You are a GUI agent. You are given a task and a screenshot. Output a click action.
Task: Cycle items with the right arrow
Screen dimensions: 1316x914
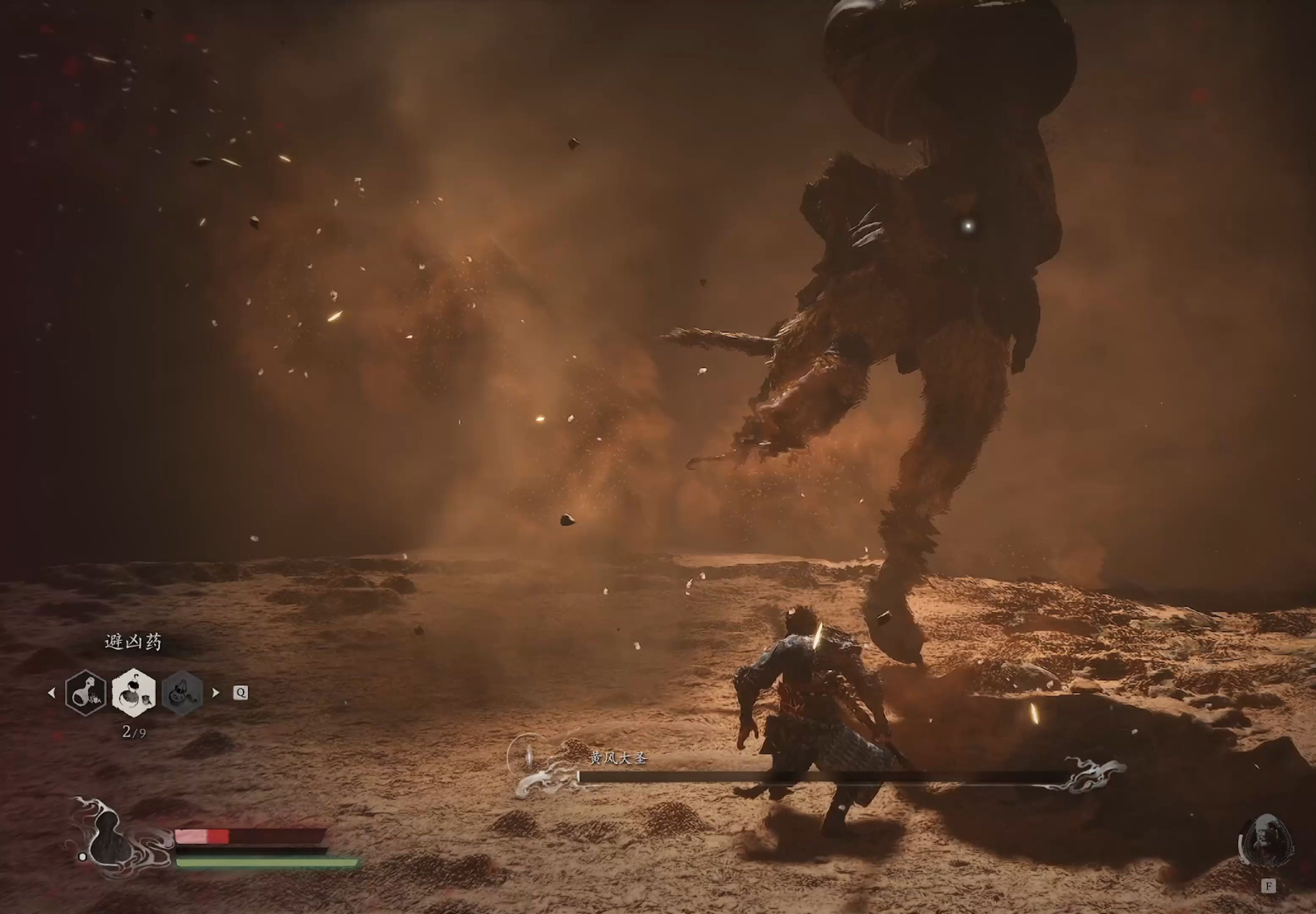pyautogui.click(x=216, y=692)
